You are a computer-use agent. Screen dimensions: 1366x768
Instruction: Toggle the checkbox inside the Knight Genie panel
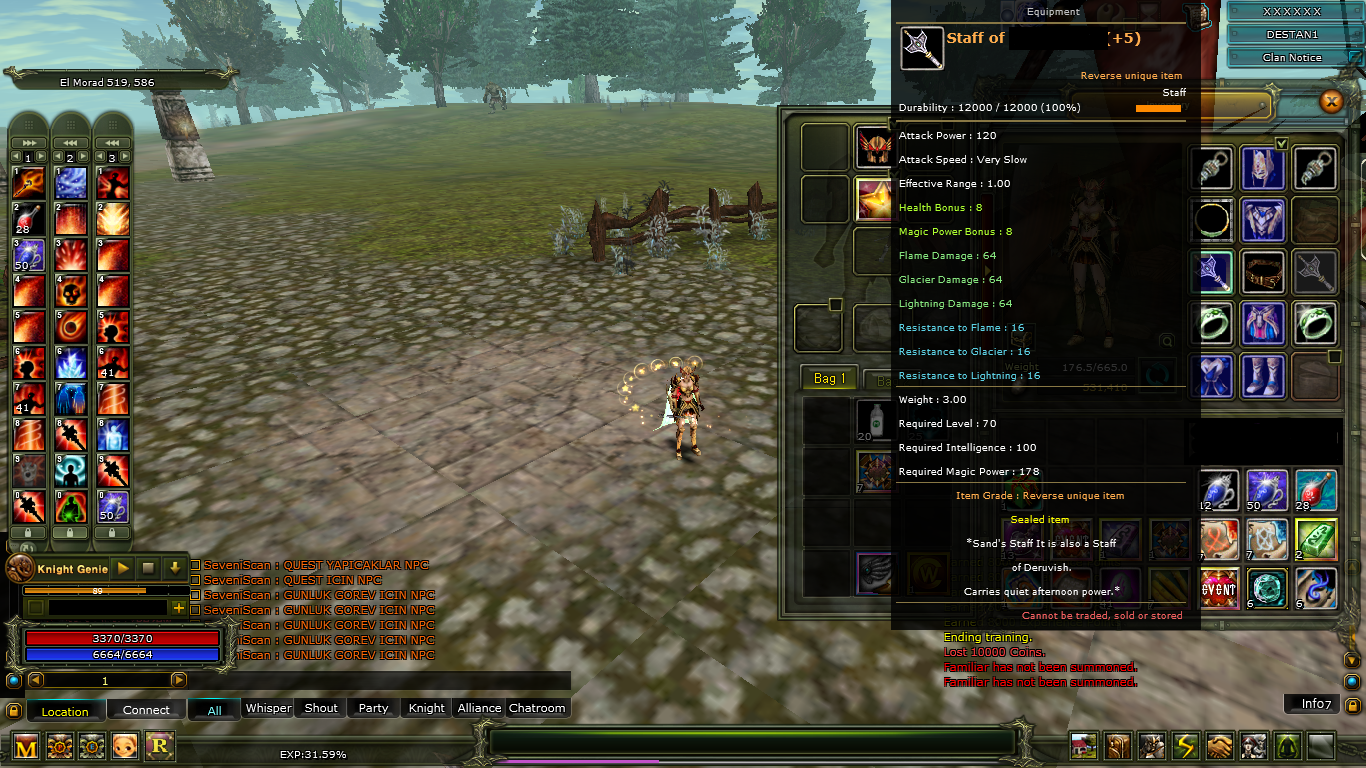pyautogui.click(x=36, y=607)
